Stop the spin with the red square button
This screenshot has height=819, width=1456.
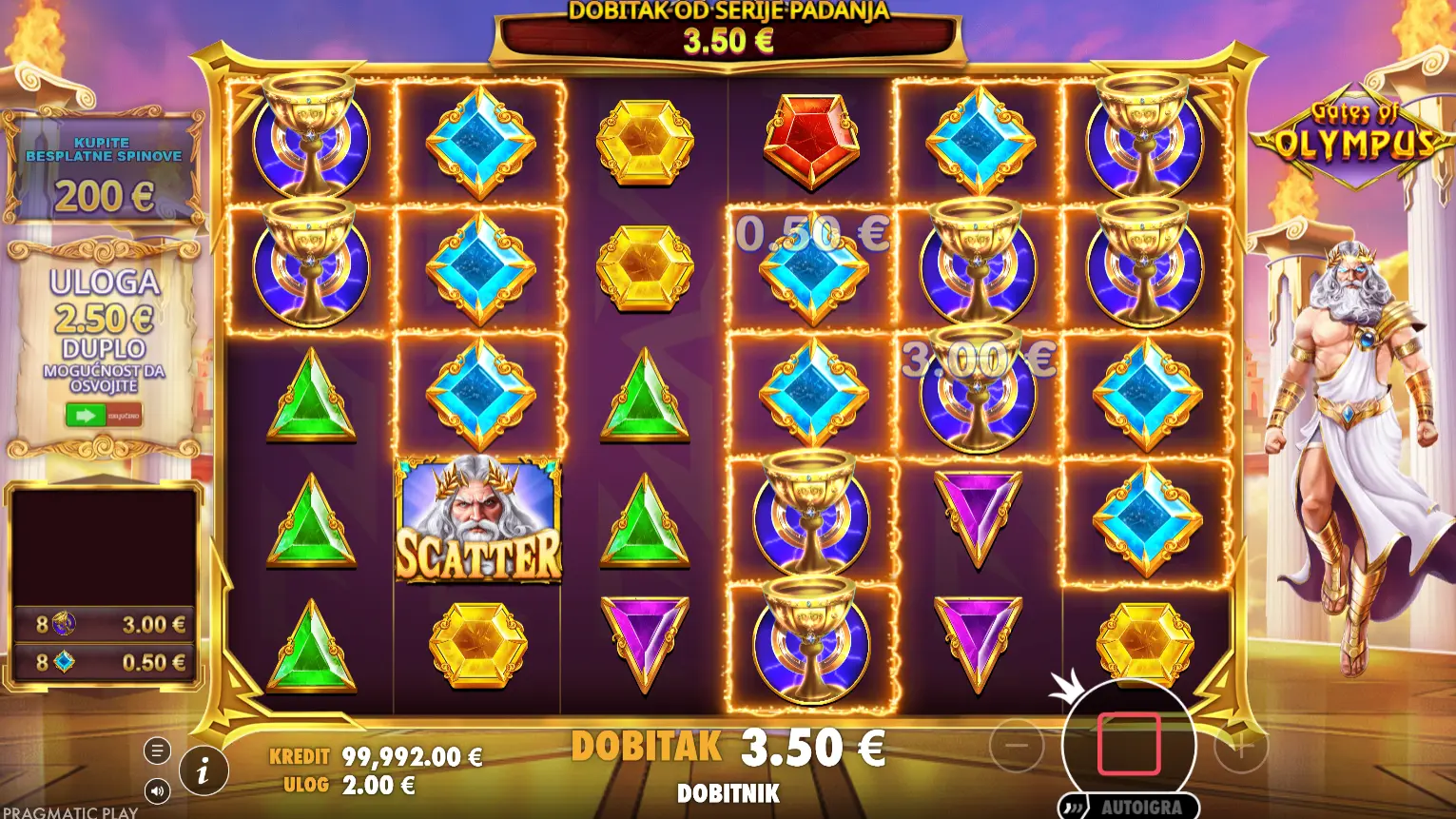(x=1129, y=744)
